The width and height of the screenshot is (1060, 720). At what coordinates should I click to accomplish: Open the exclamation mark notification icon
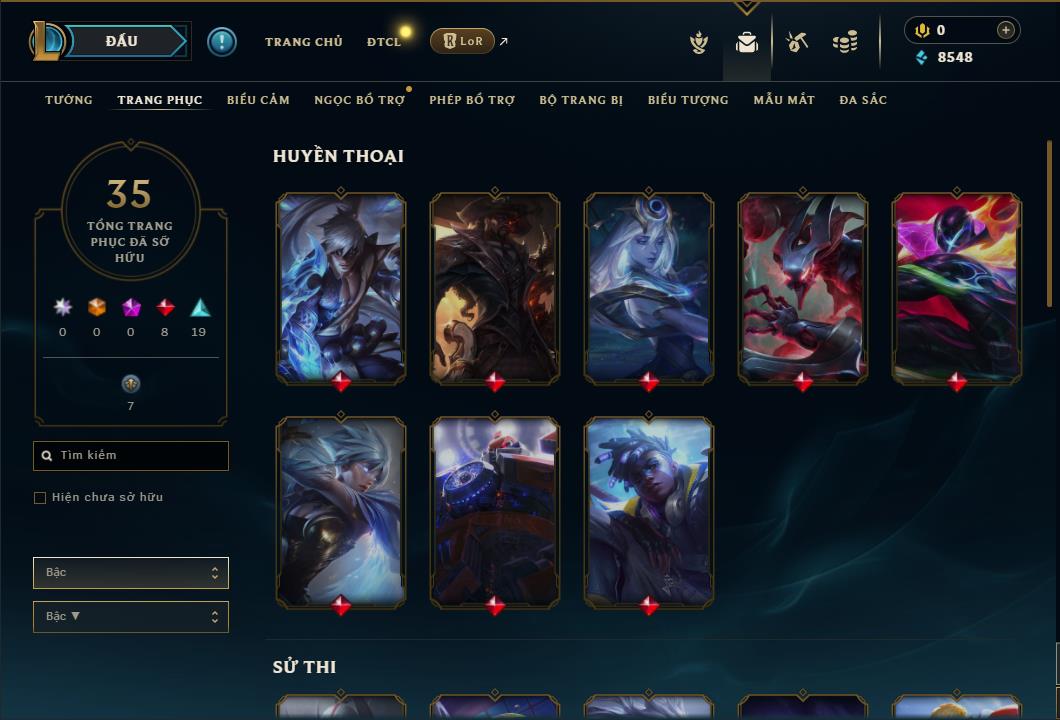click(x=222, y=42)
